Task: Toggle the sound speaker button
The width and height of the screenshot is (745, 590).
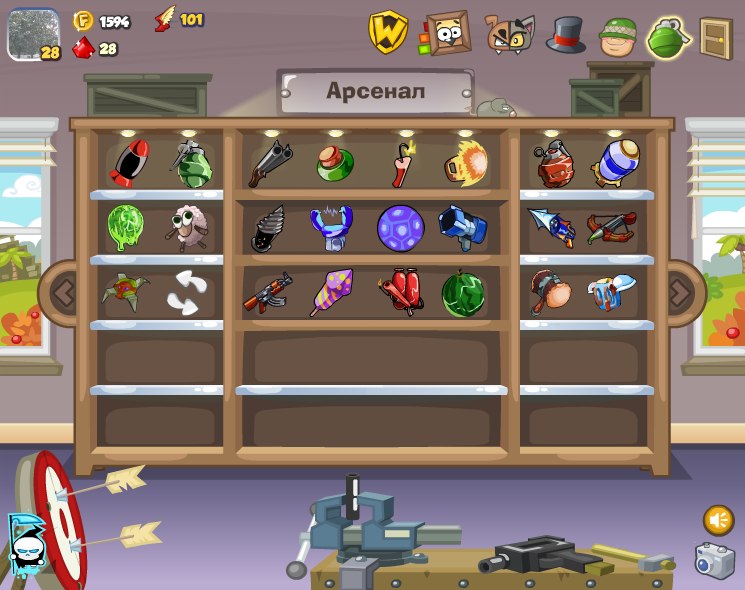Action: point(717,520)
